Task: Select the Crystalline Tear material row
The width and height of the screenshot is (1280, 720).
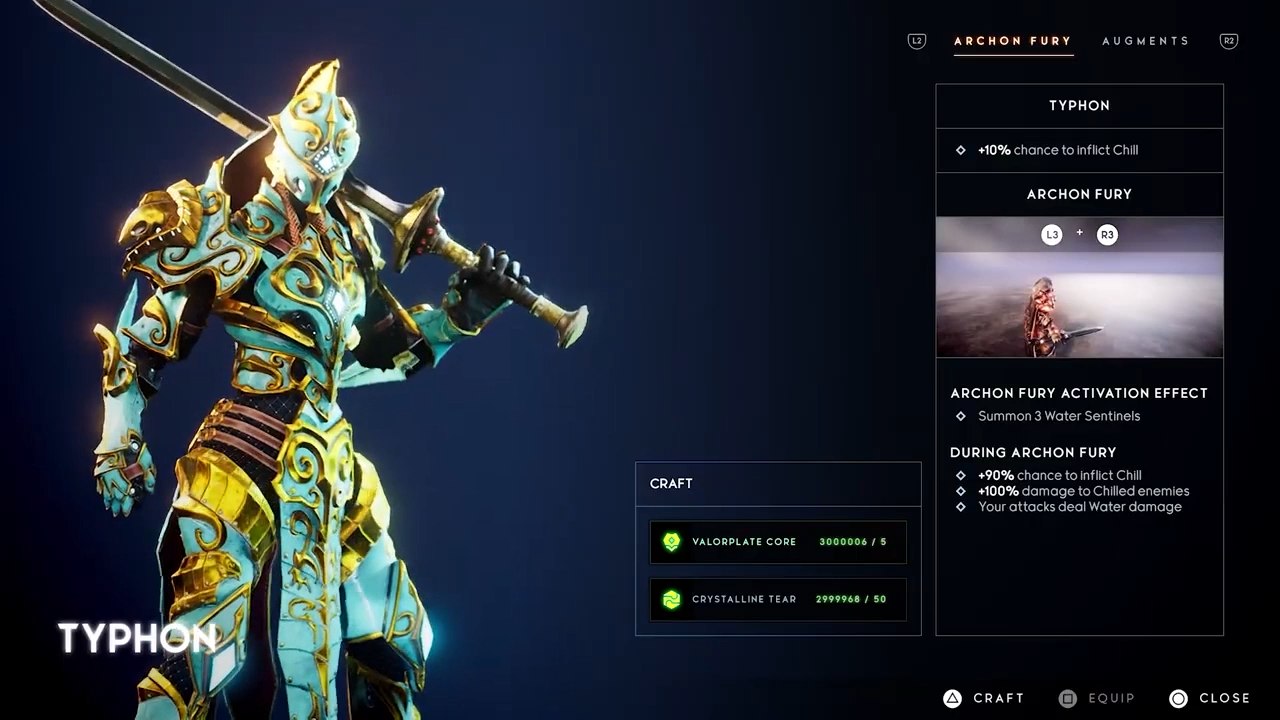Action: [778, 599]
